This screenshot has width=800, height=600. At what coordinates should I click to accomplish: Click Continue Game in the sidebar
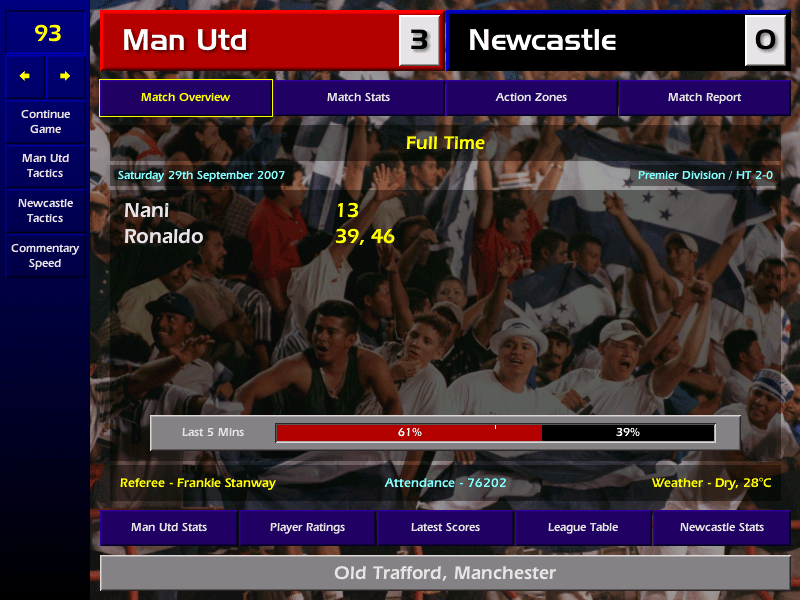(45, 121)
